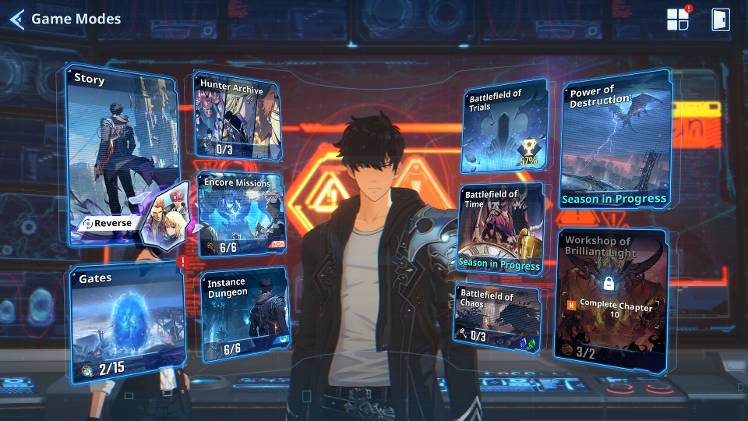Select Battlefield of Time card
Screen dimensions: 748x421
[x=500, y=228]
